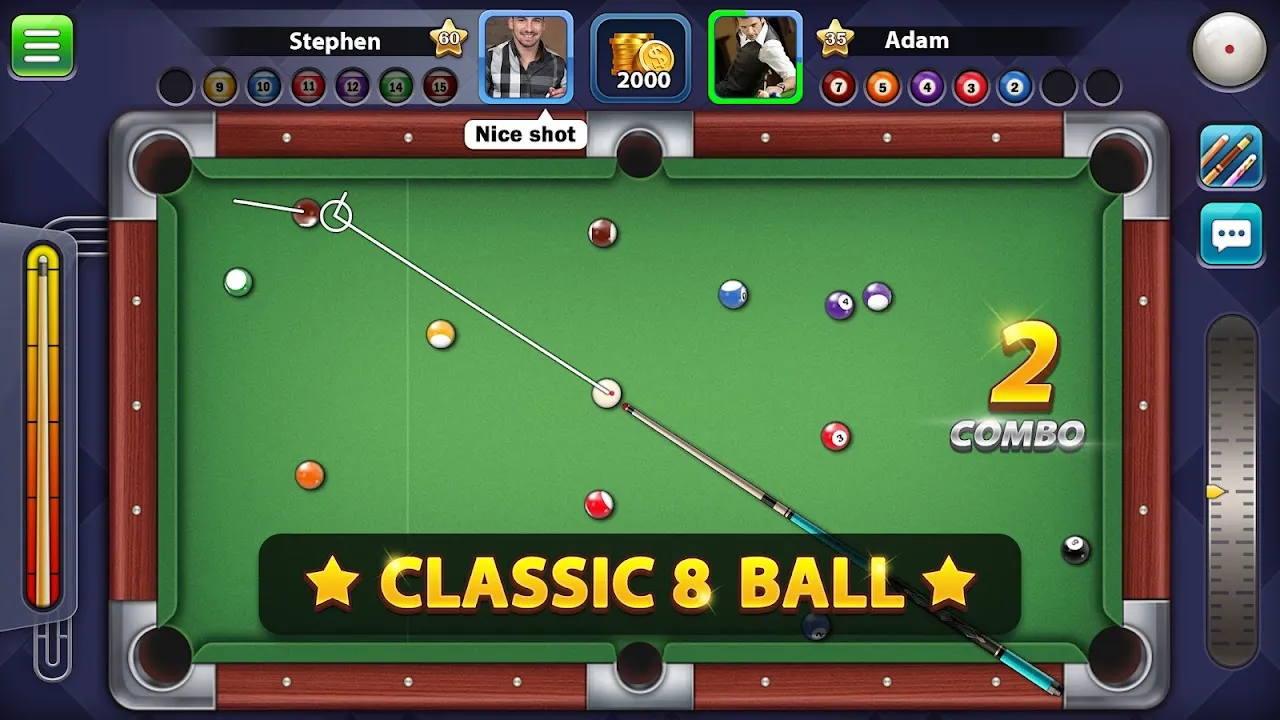Screen dimensions: 1280x720
Task: Click the coins counter showing 2000
Action: [x=640, y=60]
